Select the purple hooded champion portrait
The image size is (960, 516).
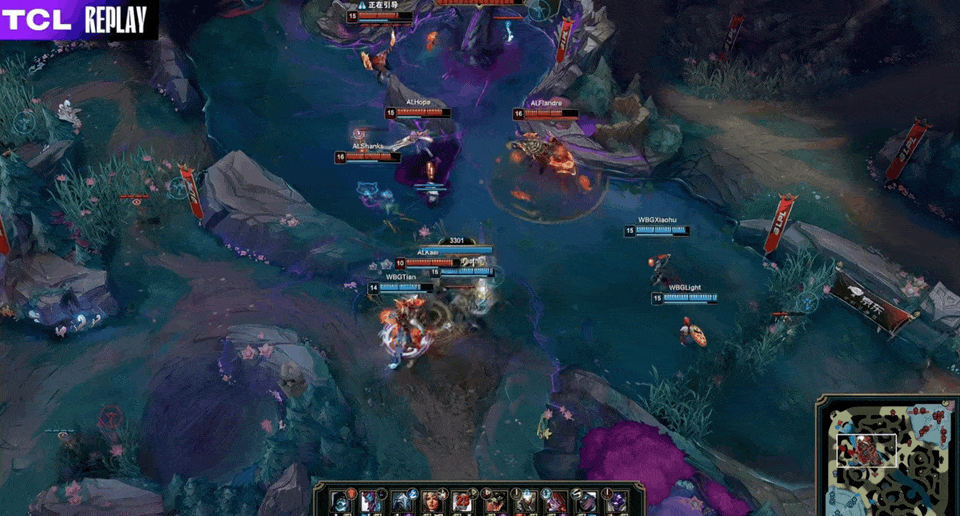click(x=616, y=500)
